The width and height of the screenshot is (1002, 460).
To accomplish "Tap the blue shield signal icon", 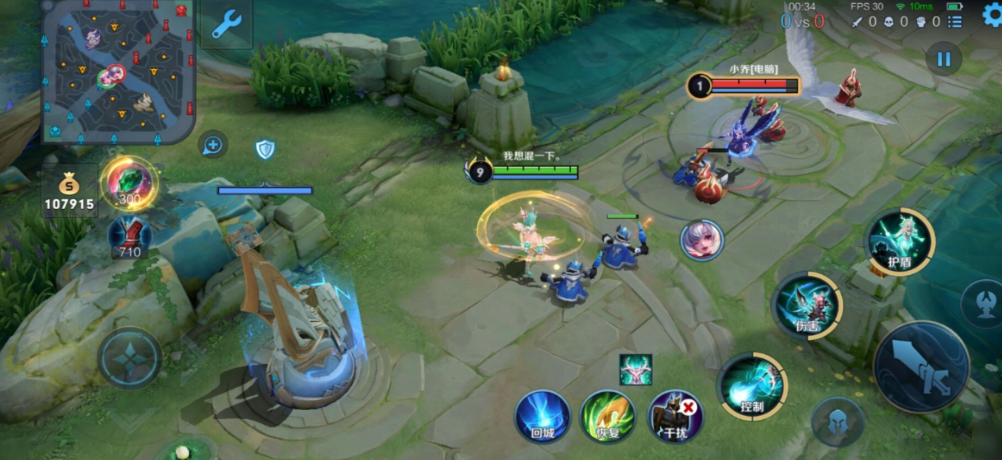I will point(265,149).
